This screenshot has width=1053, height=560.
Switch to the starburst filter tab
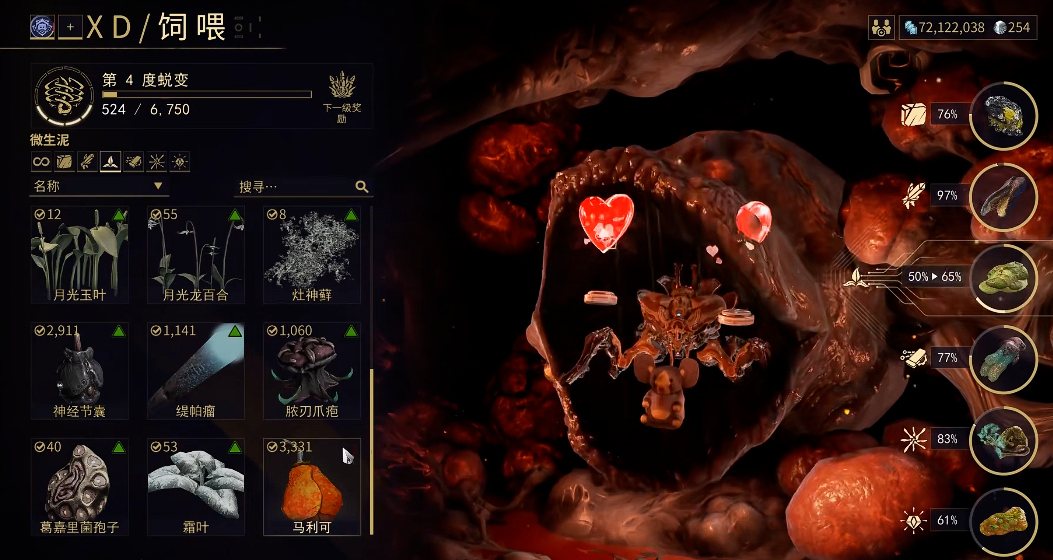[x=157, y=161]
